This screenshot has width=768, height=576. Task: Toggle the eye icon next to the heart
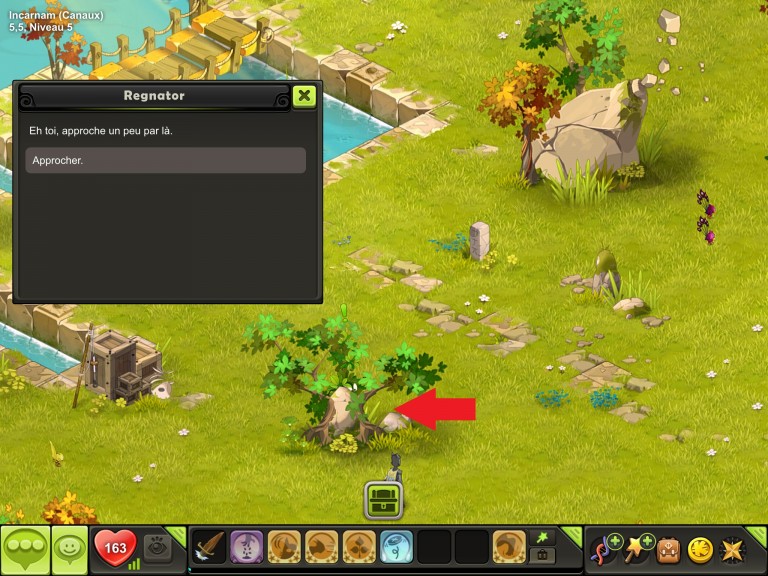pos(157,548)
